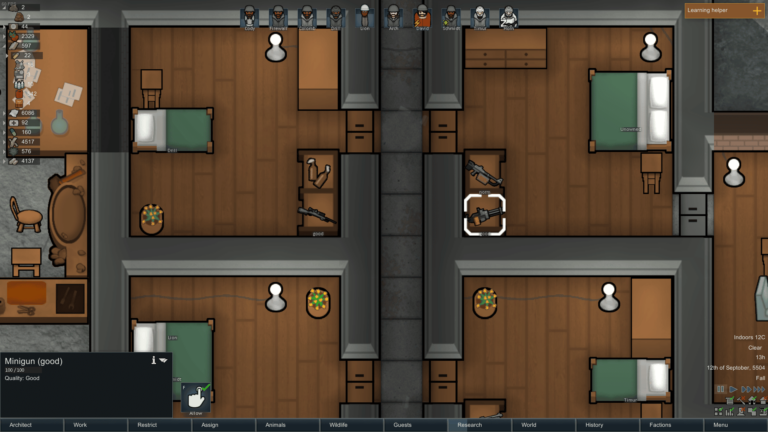The width and height of the screenshot is (768, 432).
Task: Select the minigun on the shelf
Action: tap(485, 214)
